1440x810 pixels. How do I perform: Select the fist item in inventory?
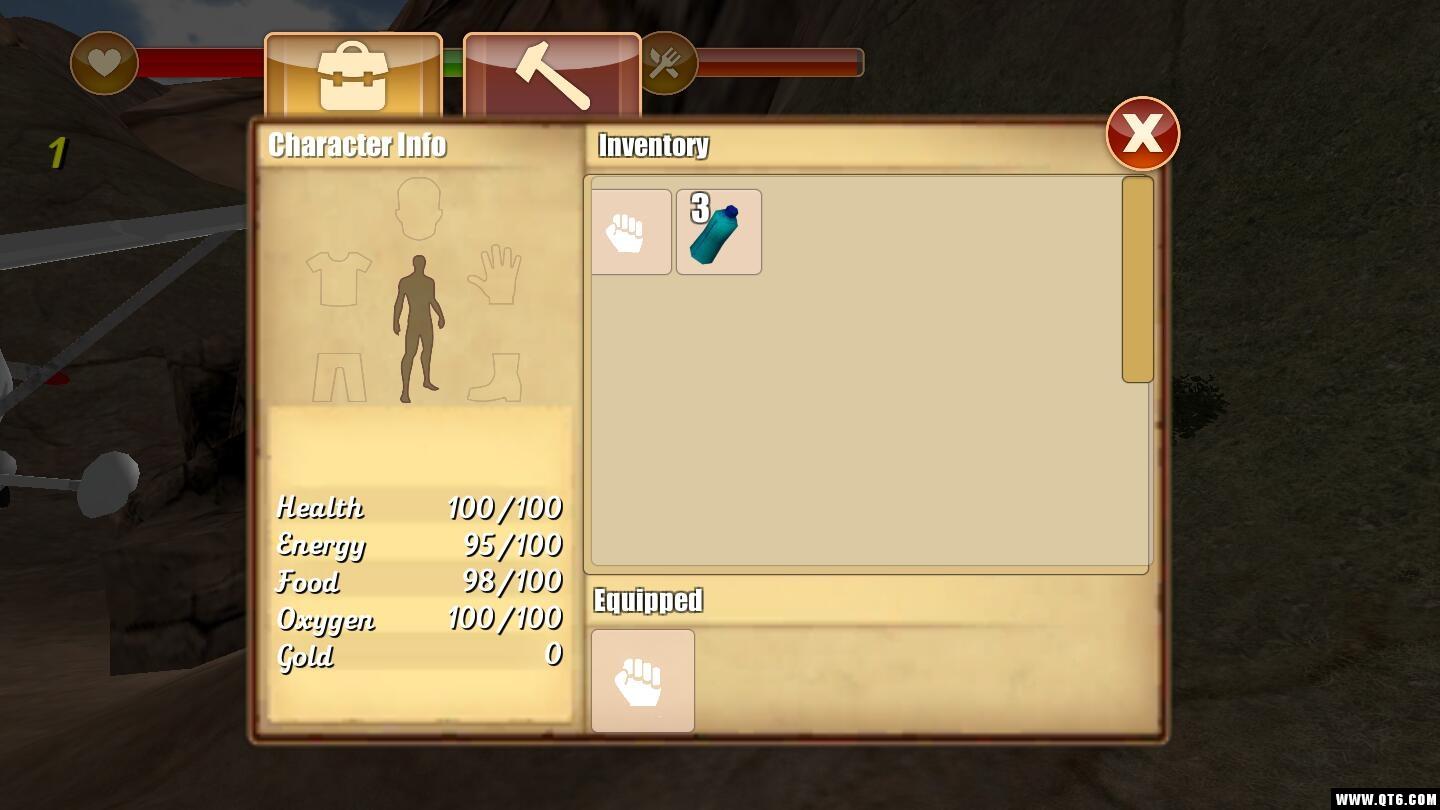630,232
